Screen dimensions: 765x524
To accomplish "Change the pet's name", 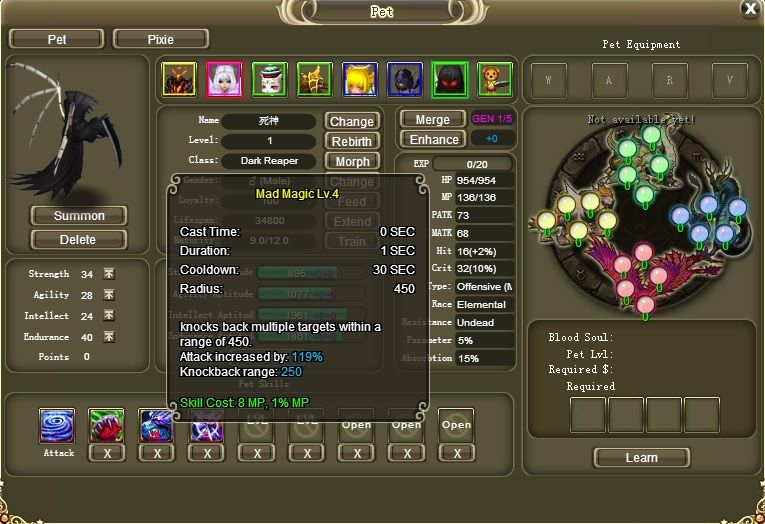I will 352,122.
